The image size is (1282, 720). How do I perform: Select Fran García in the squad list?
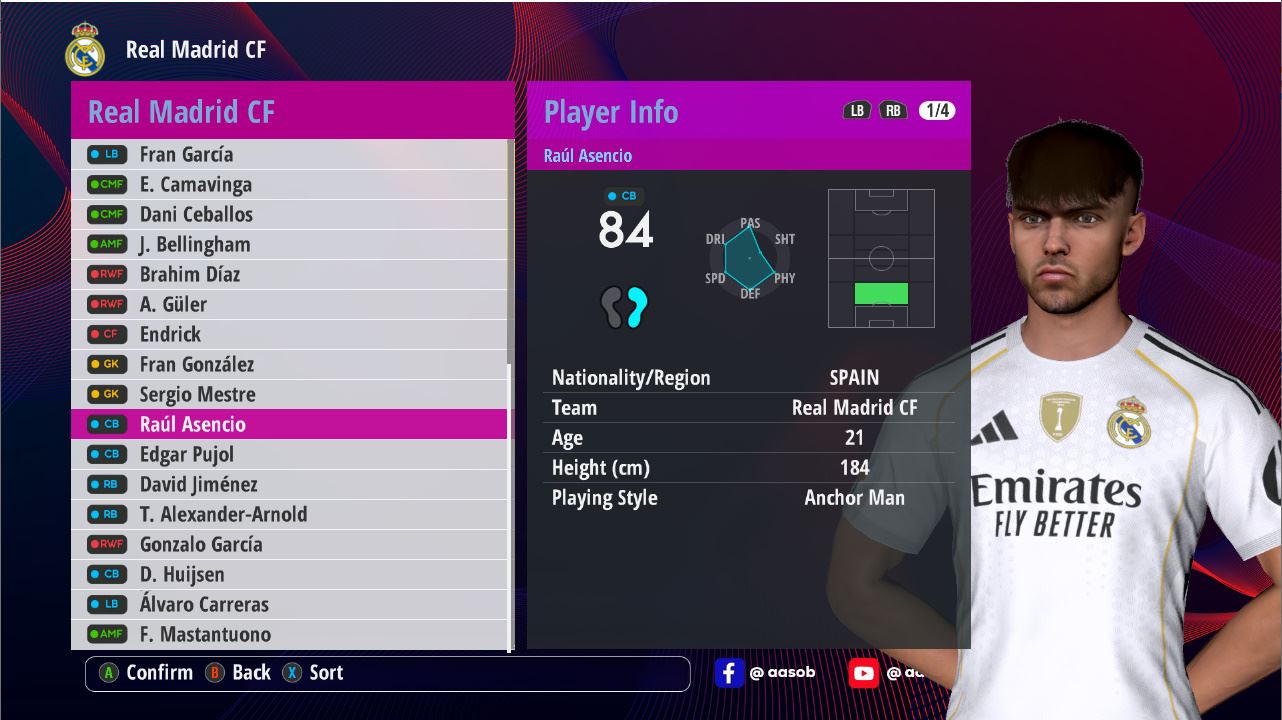click(290, 154)
